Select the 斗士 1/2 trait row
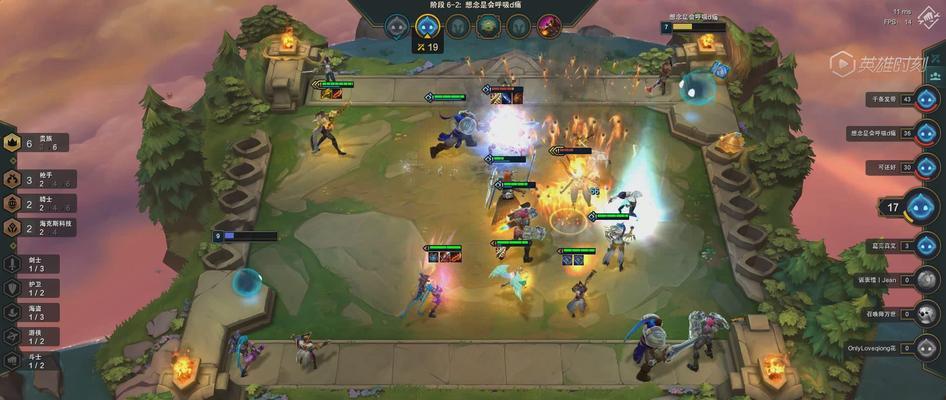Viewport: 946px width, 400px height. pos(28,359)
